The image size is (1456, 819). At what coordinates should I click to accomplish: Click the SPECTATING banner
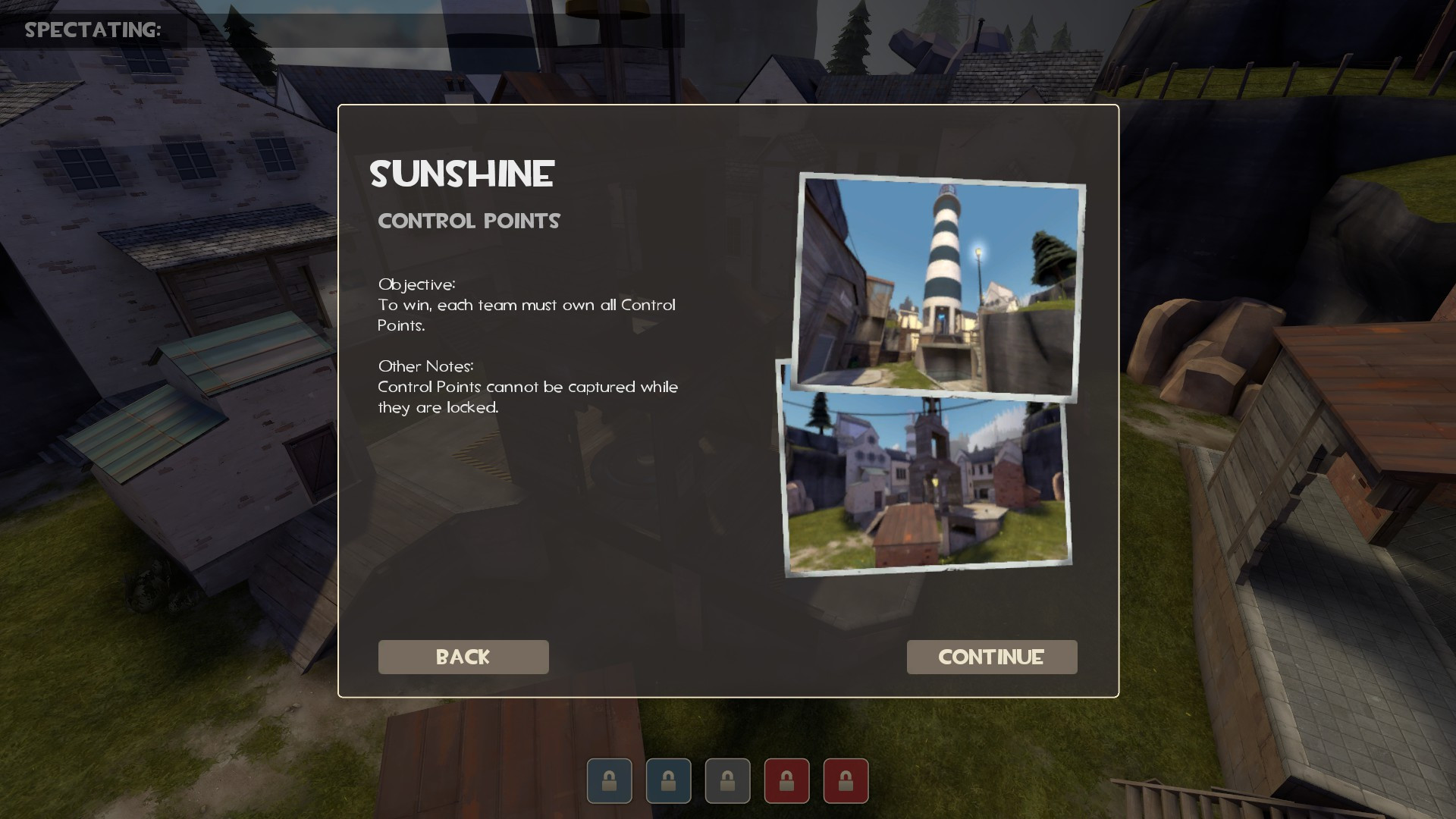pos(91,30)
